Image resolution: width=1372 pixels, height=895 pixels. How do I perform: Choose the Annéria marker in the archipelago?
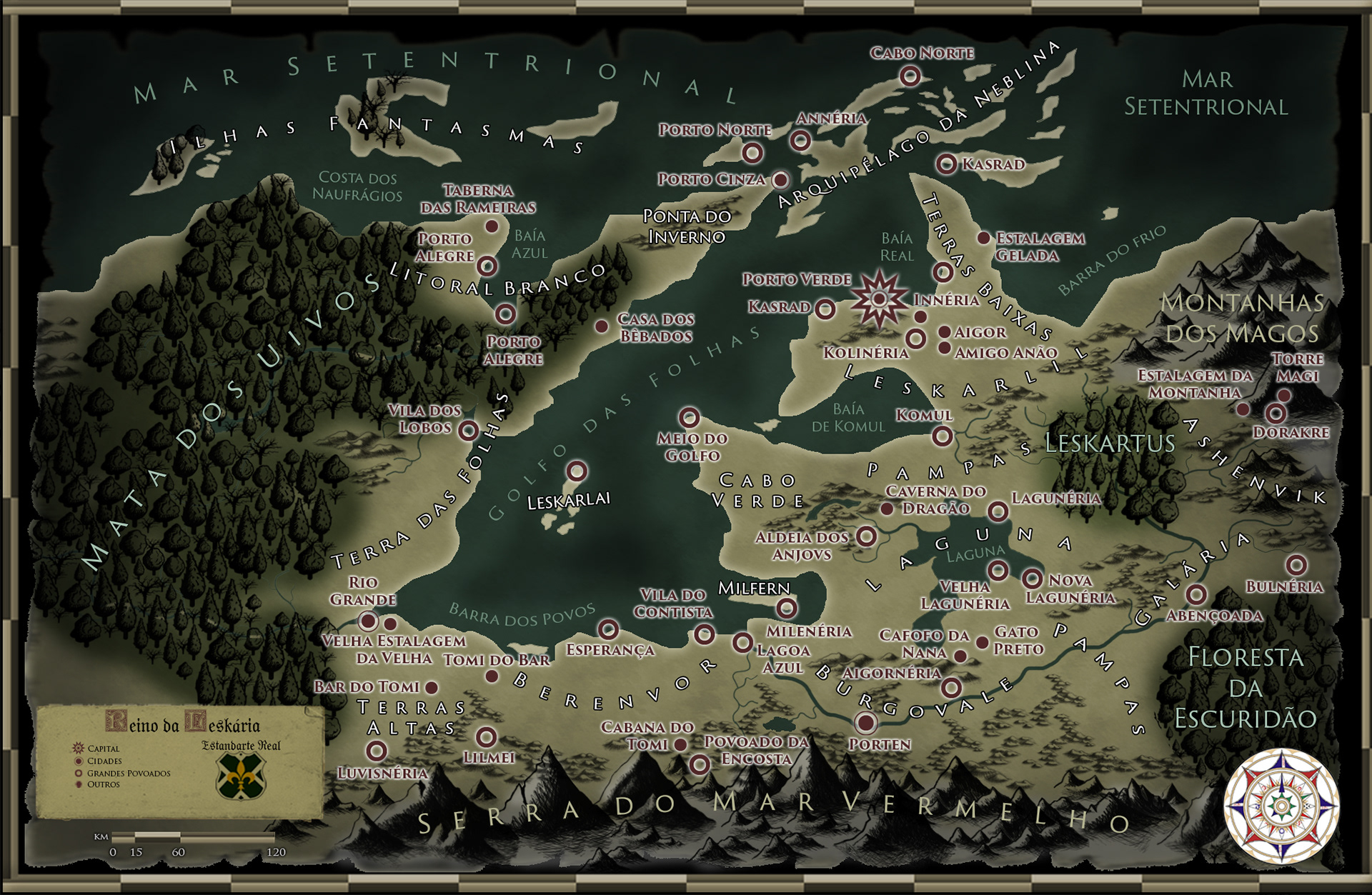pyautogui.click(x=800, y=141)
